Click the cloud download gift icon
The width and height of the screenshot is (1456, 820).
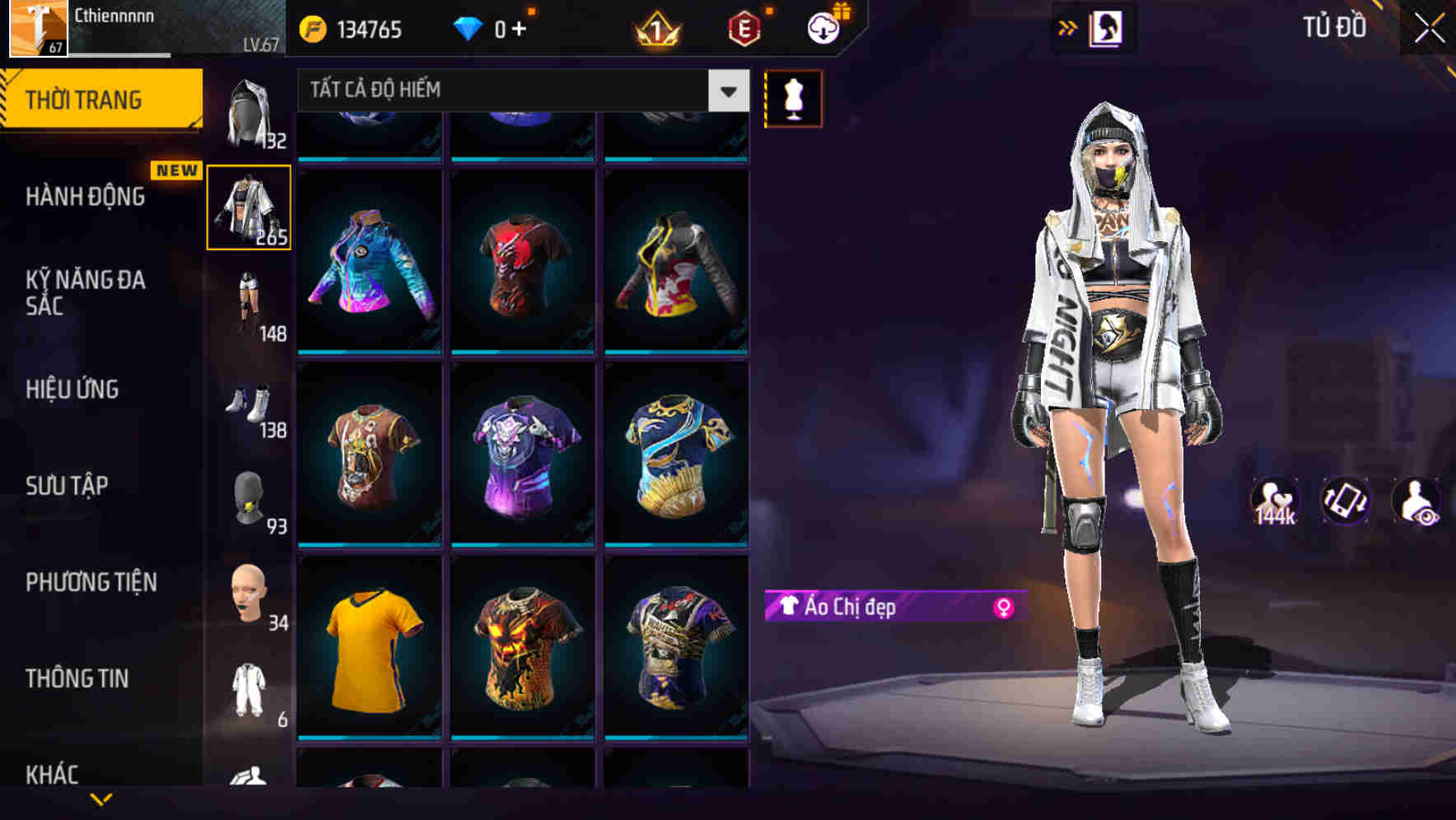click(x=821, y=28)
